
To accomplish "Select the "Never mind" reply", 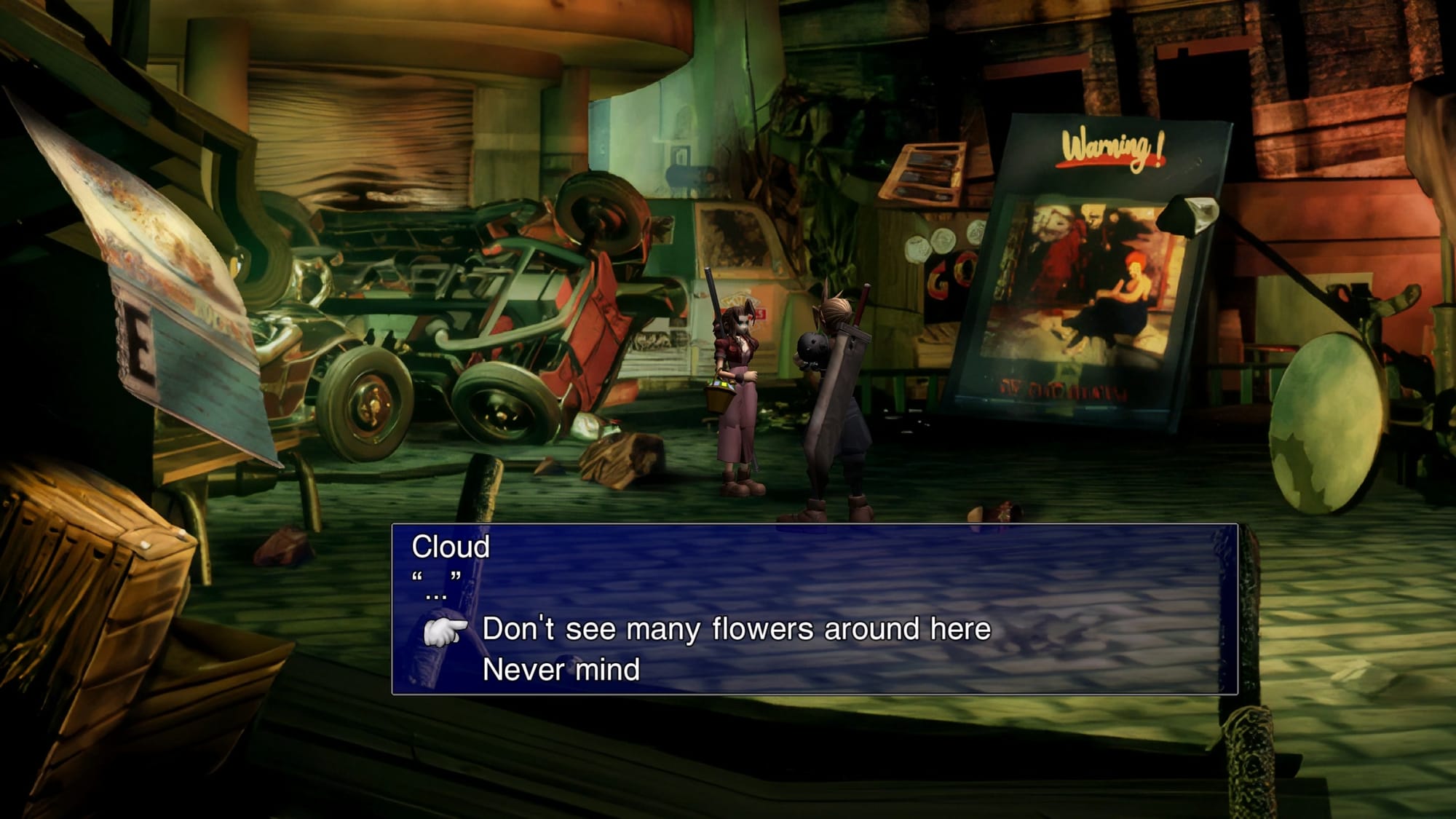I will 561,670.
